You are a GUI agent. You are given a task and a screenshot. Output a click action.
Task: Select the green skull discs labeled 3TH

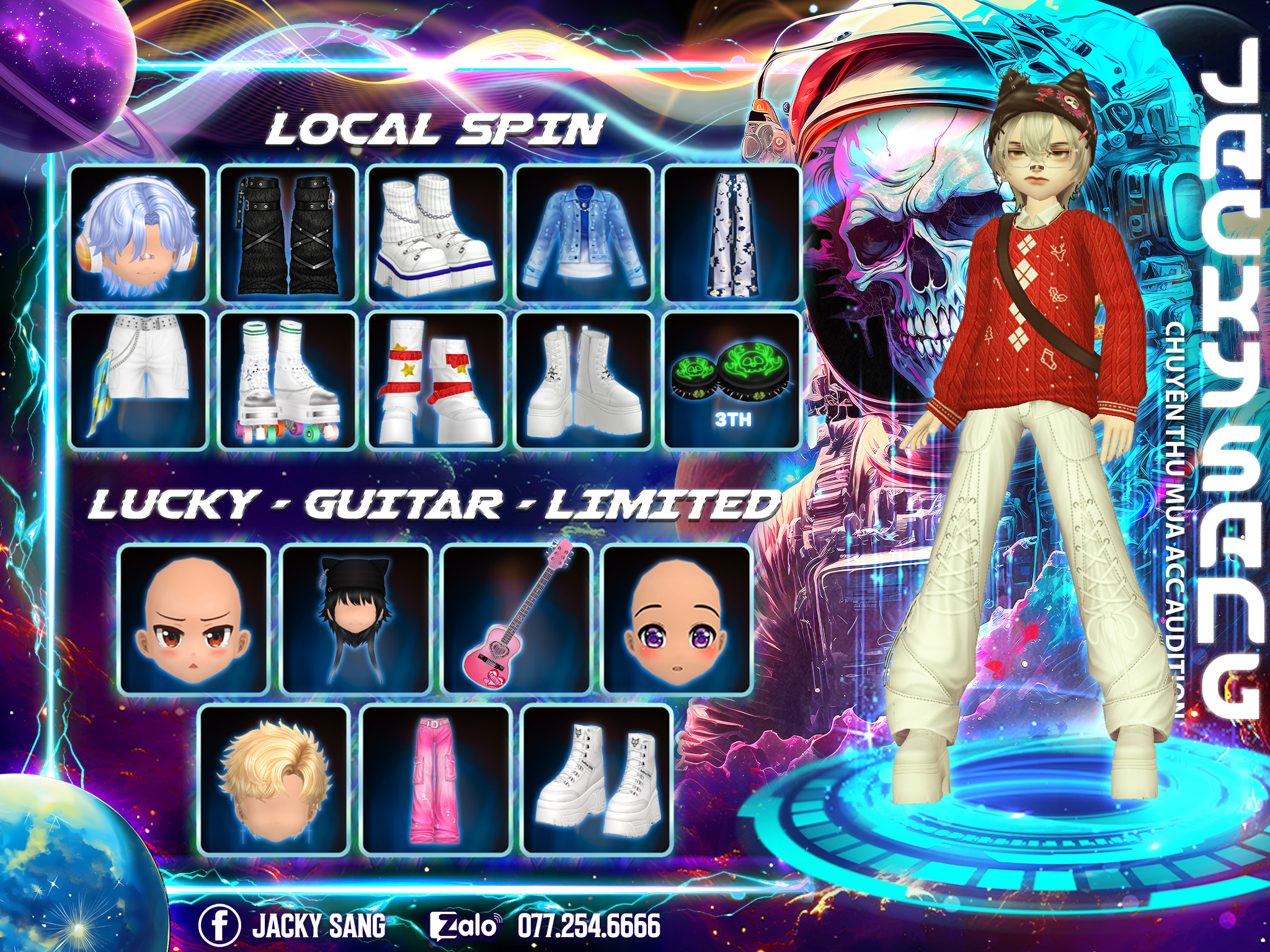733,381
